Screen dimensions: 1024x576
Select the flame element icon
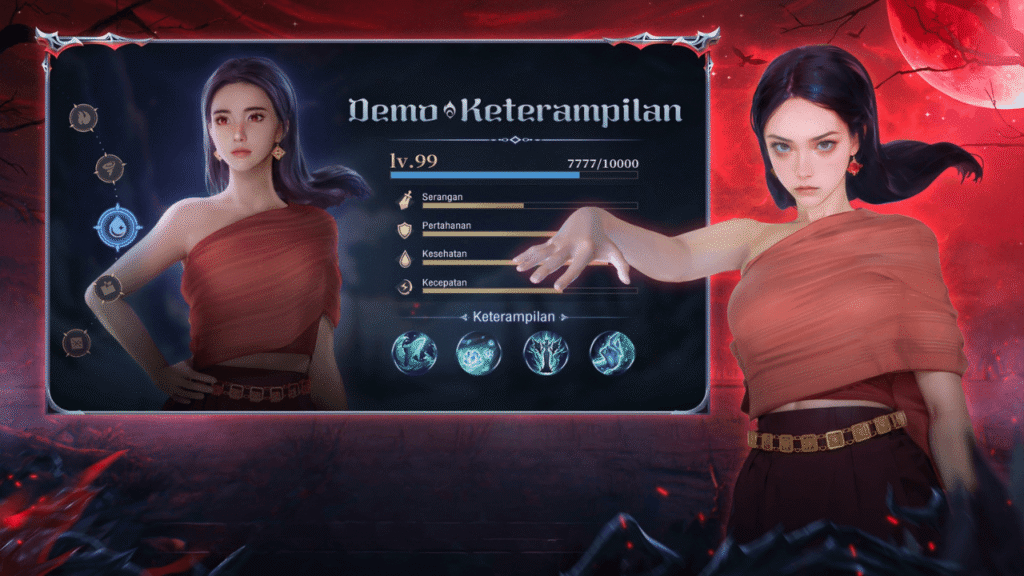point(82,117)
